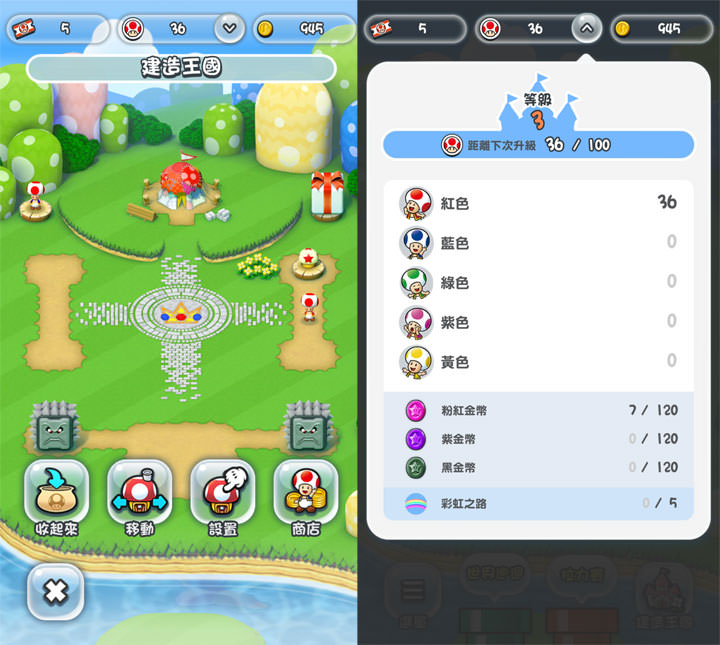Screen dimensions: 720x645
Task: Open the 設置 placement button
Action: tap(221, 499)
